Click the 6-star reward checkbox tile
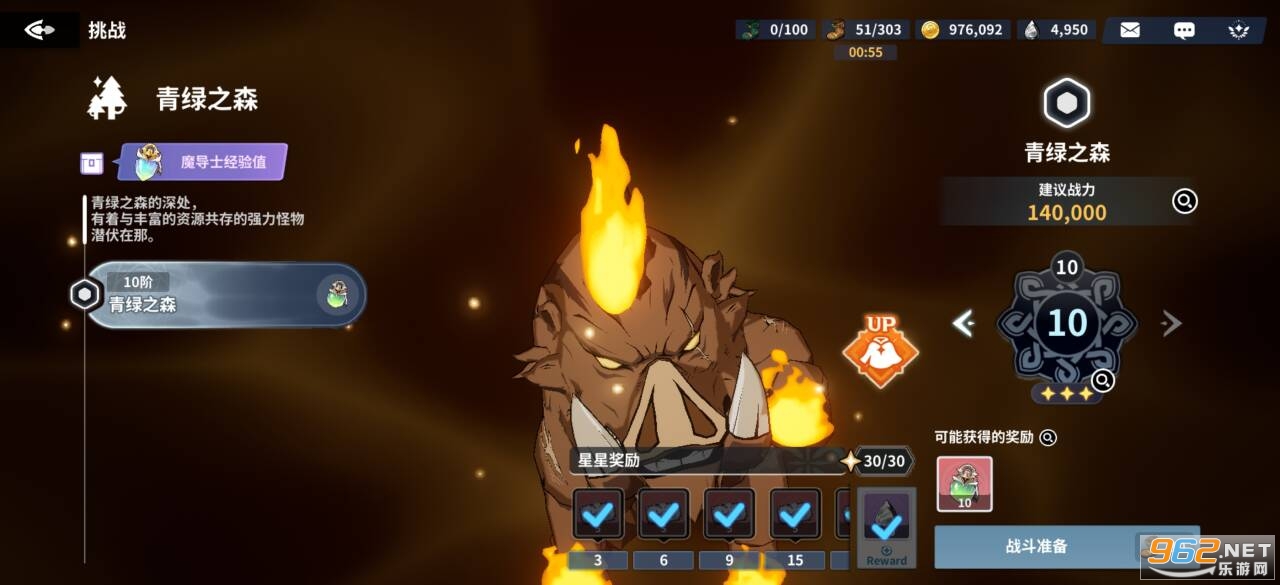This screenshot has width=1280, height=585. pyautogui.click(x=664, y=515)
